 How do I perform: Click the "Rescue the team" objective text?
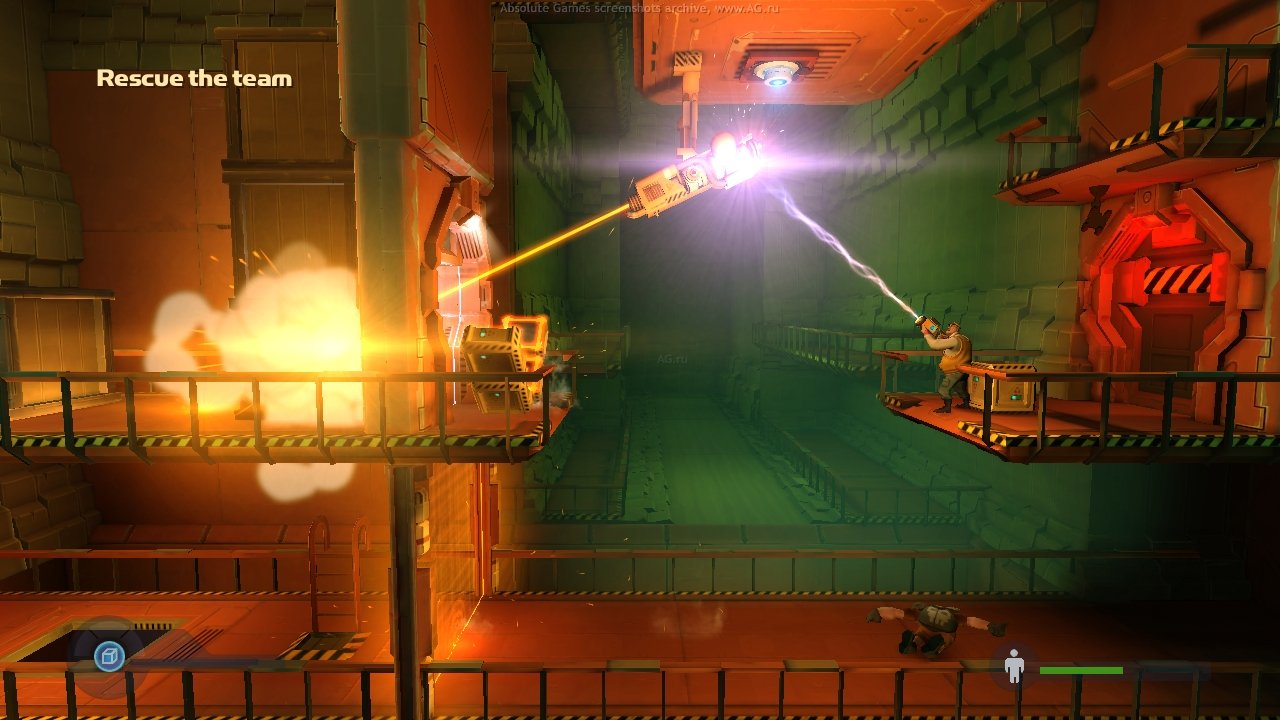(194, 78)
